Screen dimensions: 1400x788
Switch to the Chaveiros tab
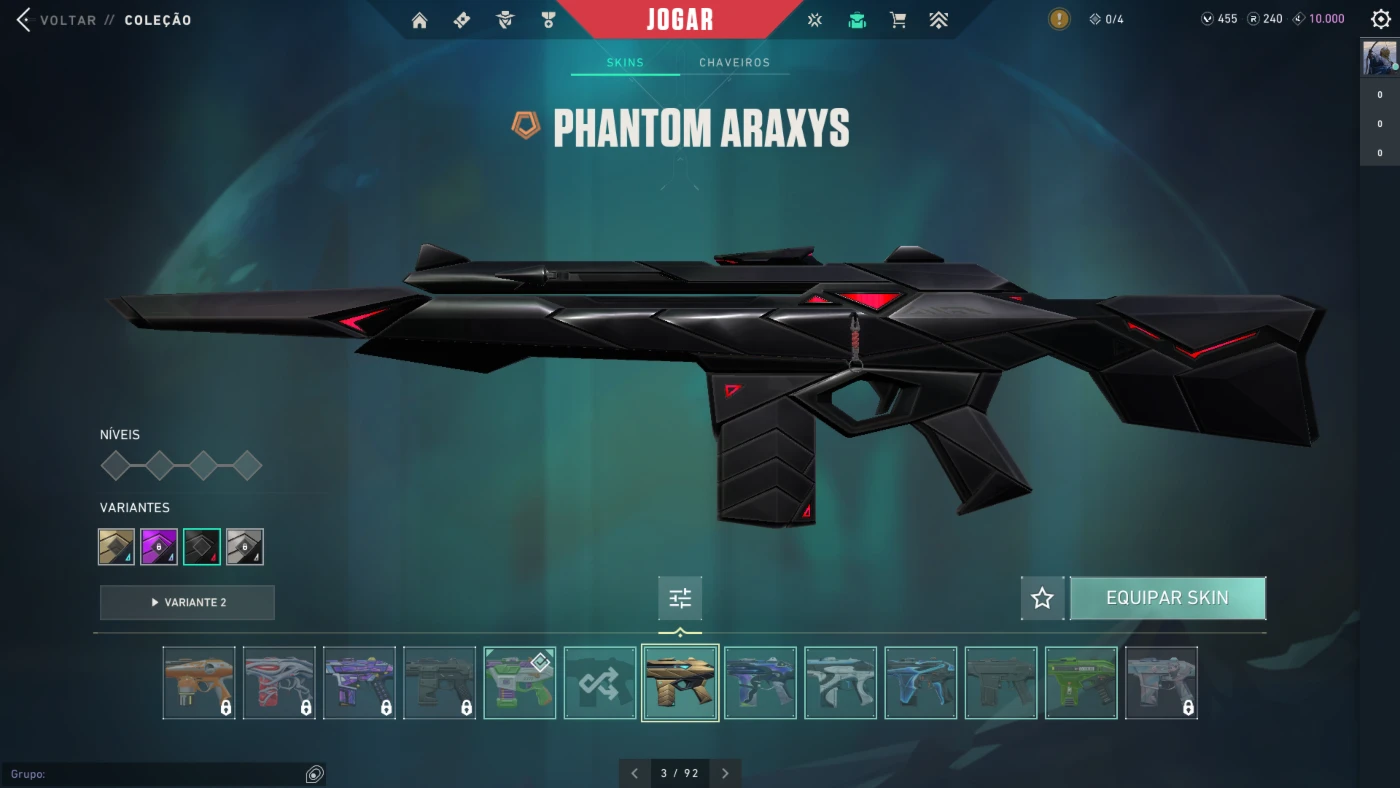(734, 62)
